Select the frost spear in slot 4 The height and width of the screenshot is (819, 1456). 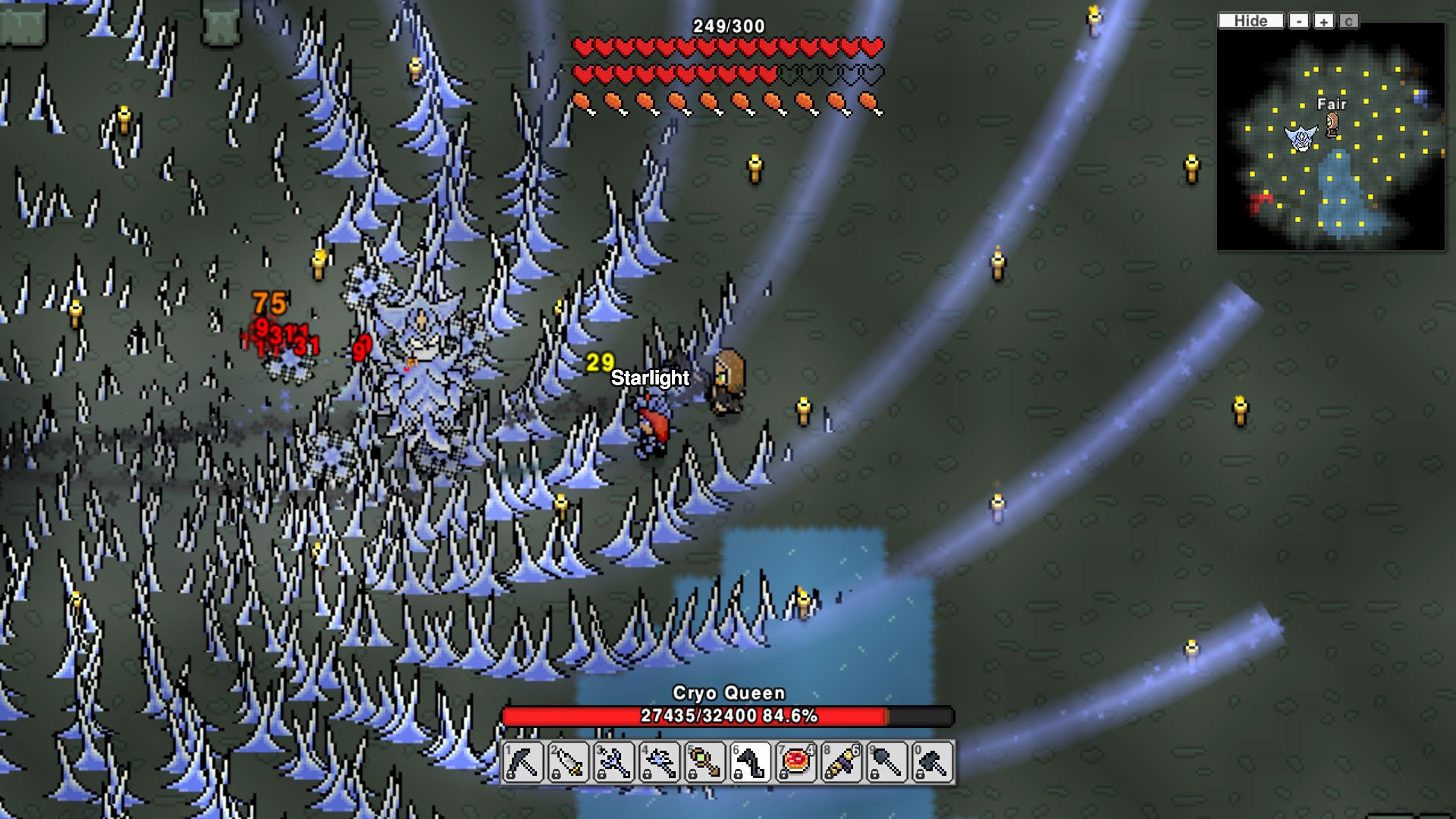point(660,761)
